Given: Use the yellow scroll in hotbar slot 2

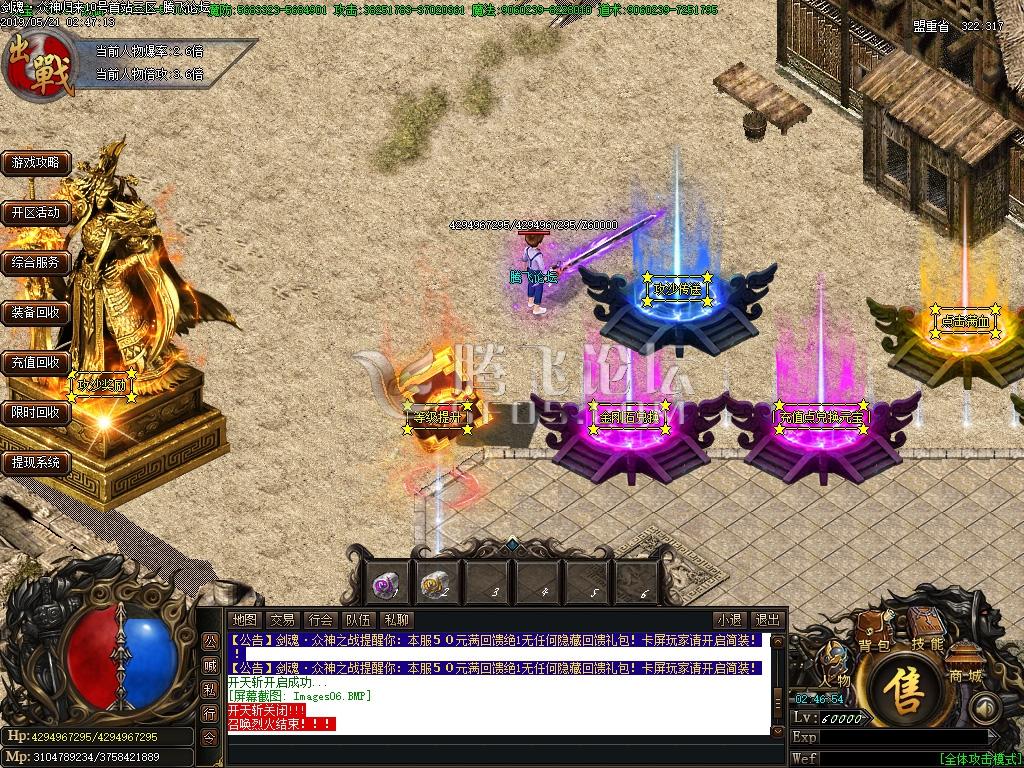Looking at the screenshot, I should coord(435,582).
